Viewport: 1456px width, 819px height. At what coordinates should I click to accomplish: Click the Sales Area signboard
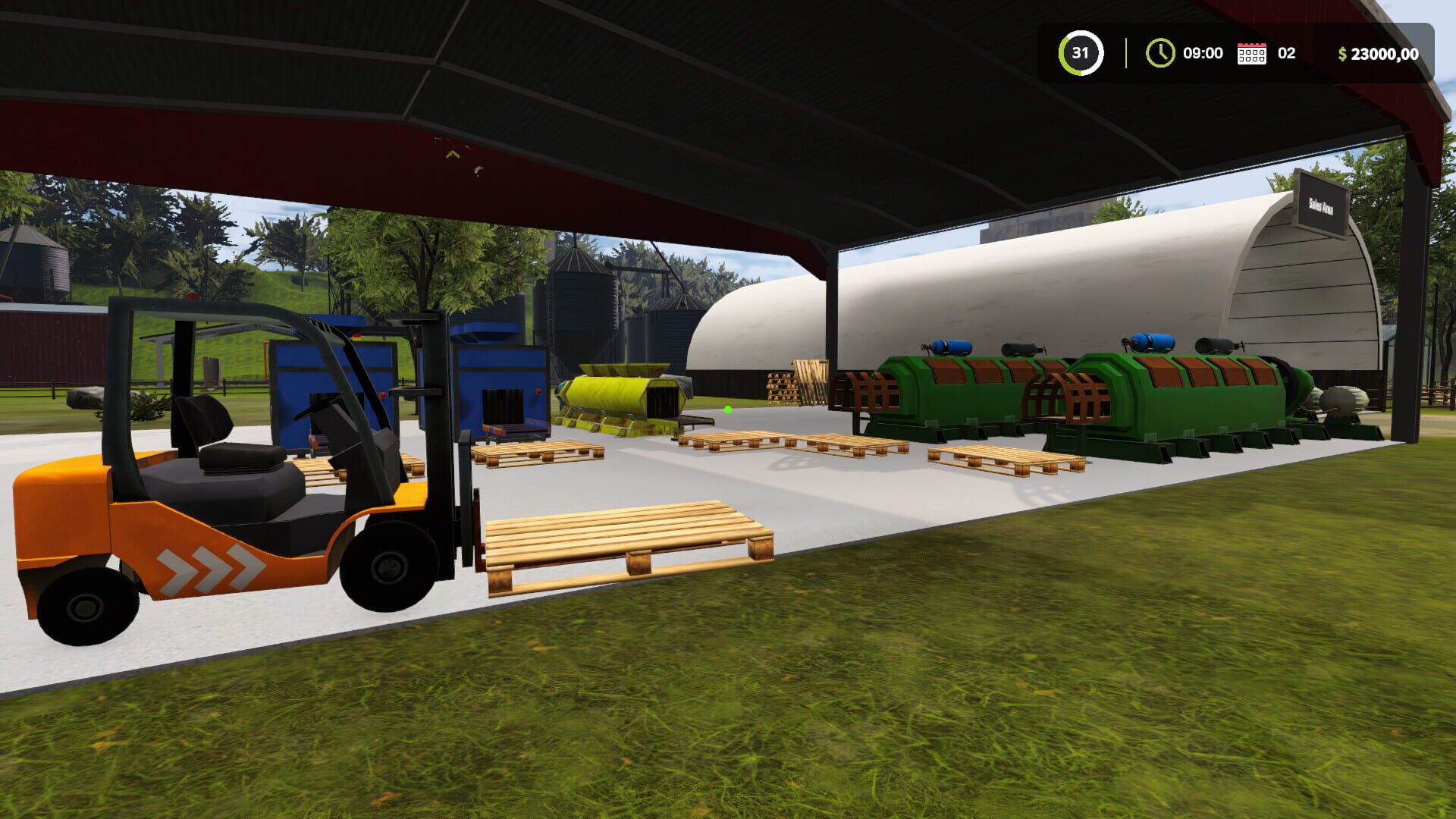pos(1320,202)
